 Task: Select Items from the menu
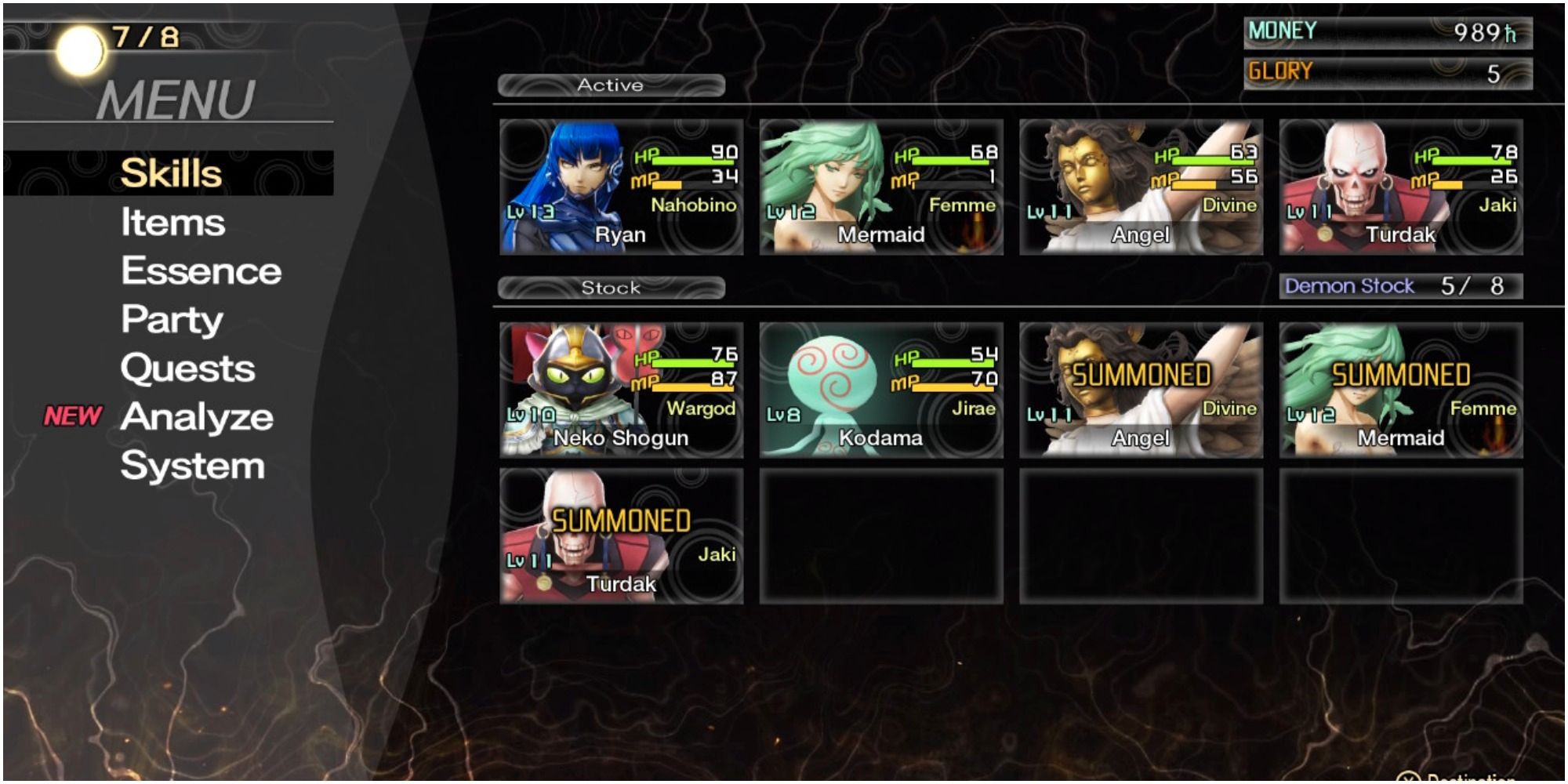click(172, 223)
